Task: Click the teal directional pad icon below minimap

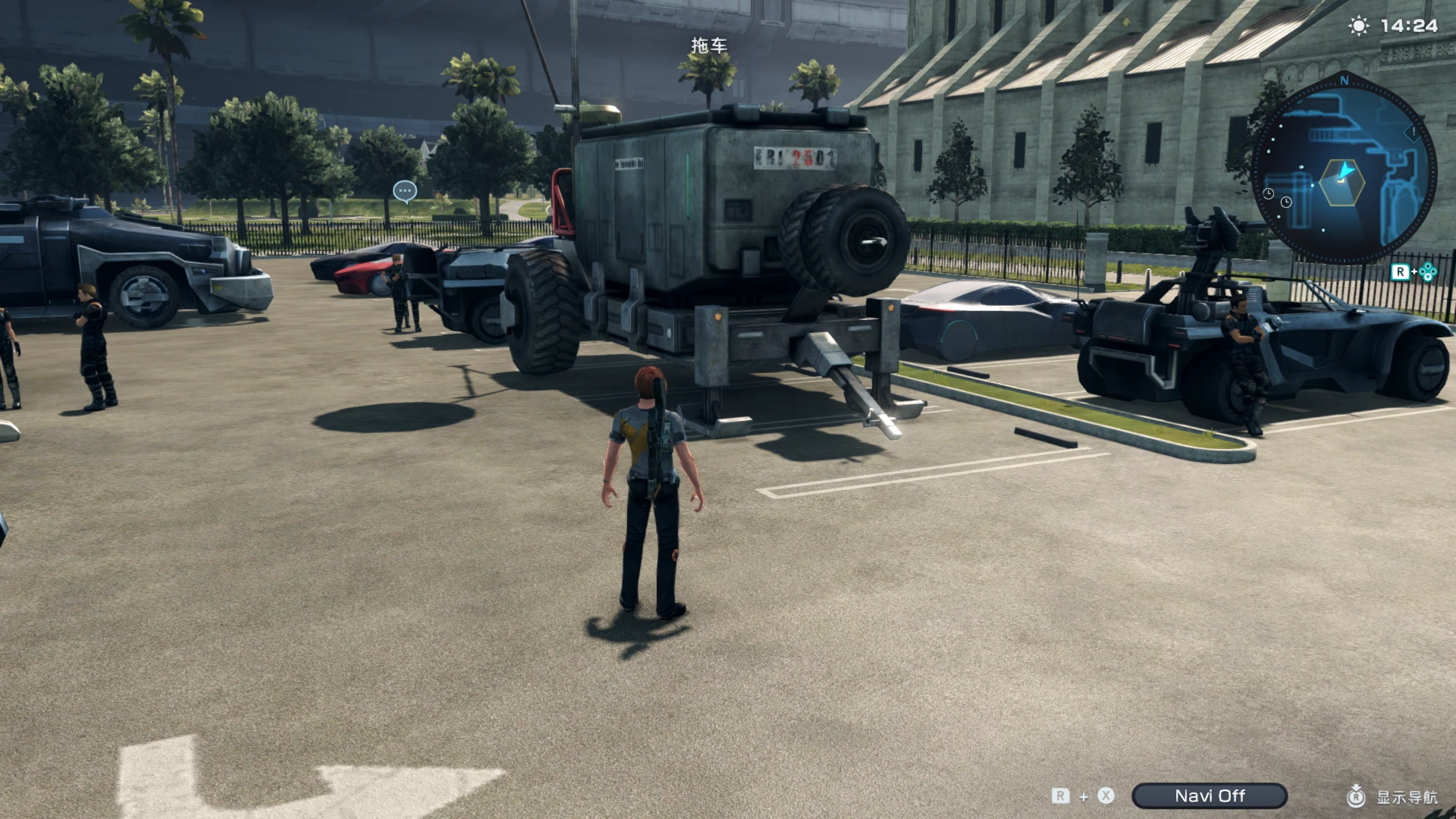Action: pos(1429,271)
